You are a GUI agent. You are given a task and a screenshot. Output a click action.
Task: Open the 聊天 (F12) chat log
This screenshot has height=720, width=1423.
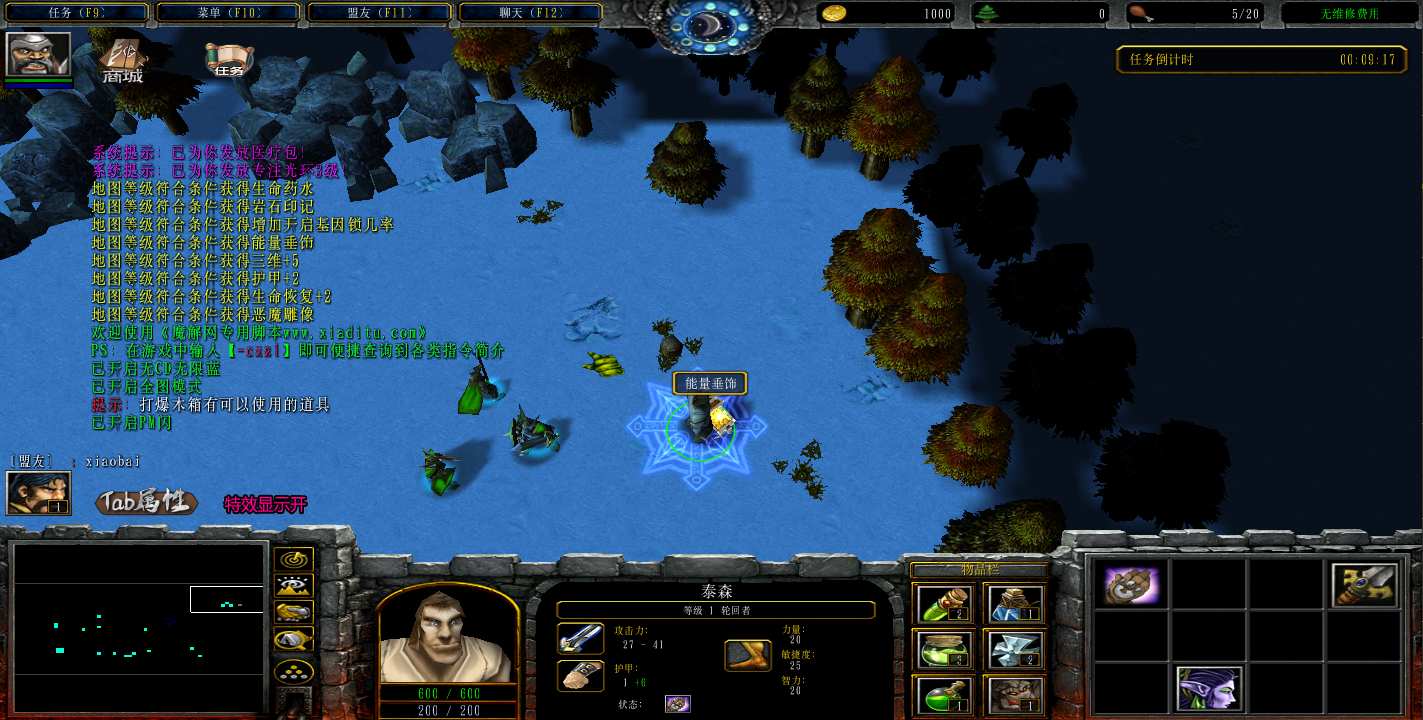pos(530,13)
